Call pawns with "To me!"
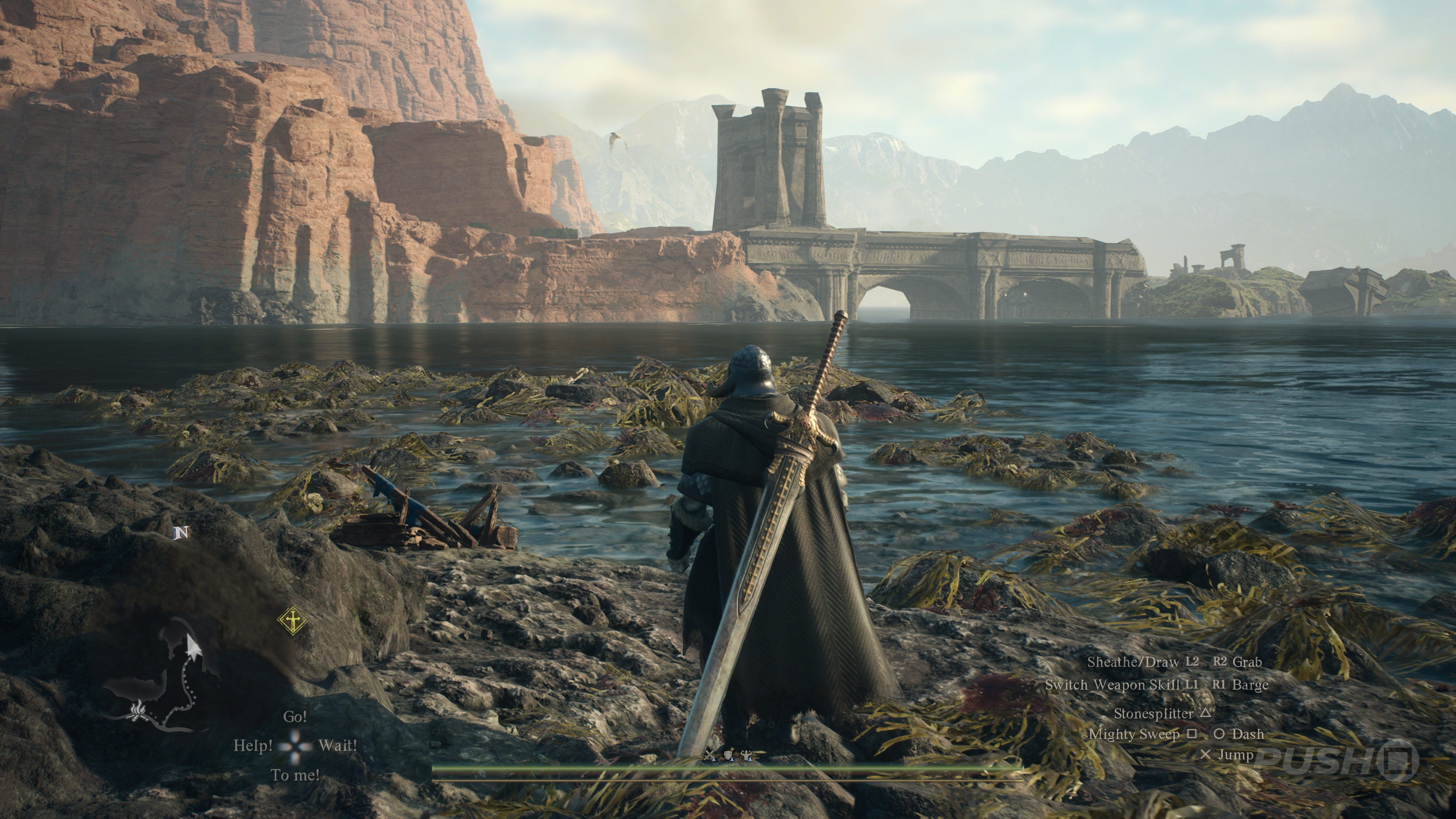This screenshot has width=1456, height=819. 295,775
